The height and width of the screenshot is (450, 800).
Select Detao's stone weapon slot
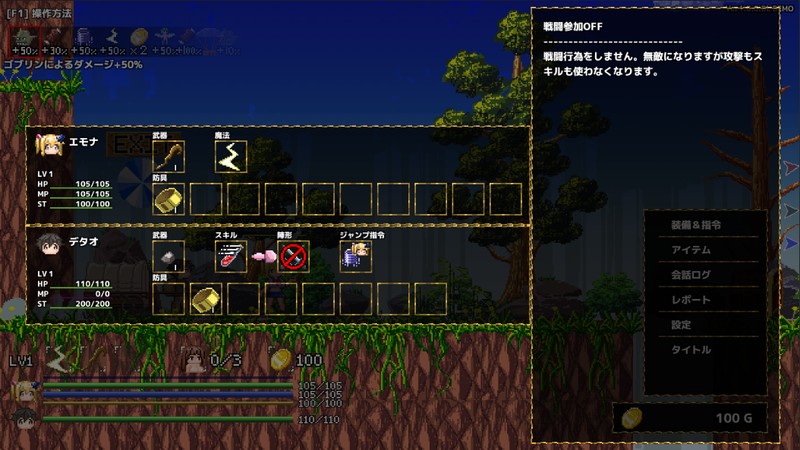coord(168,257)
